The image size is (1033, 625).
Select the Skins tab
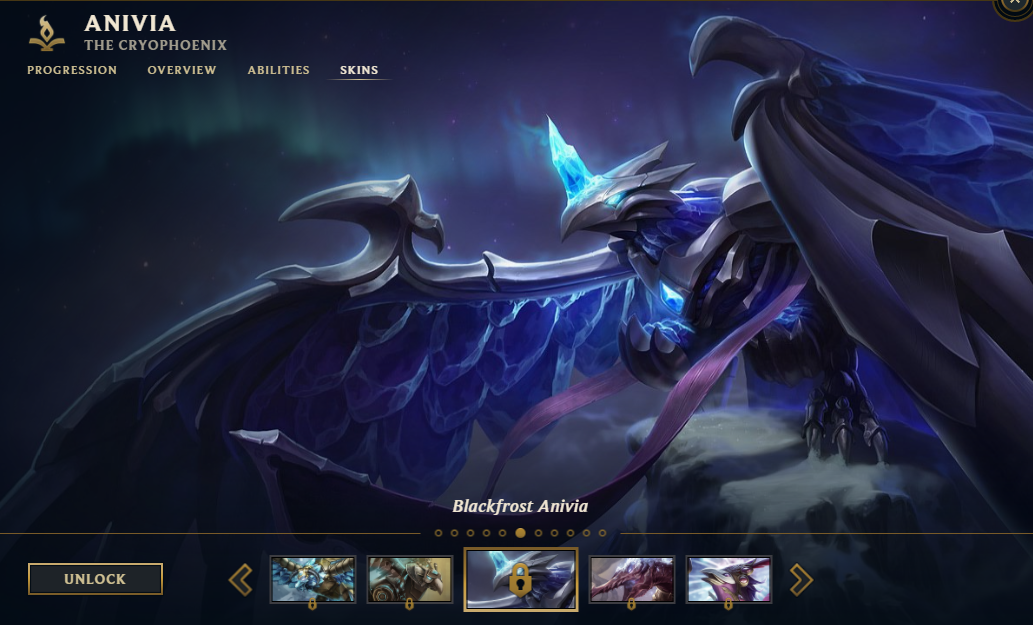(x=359, y=70)
